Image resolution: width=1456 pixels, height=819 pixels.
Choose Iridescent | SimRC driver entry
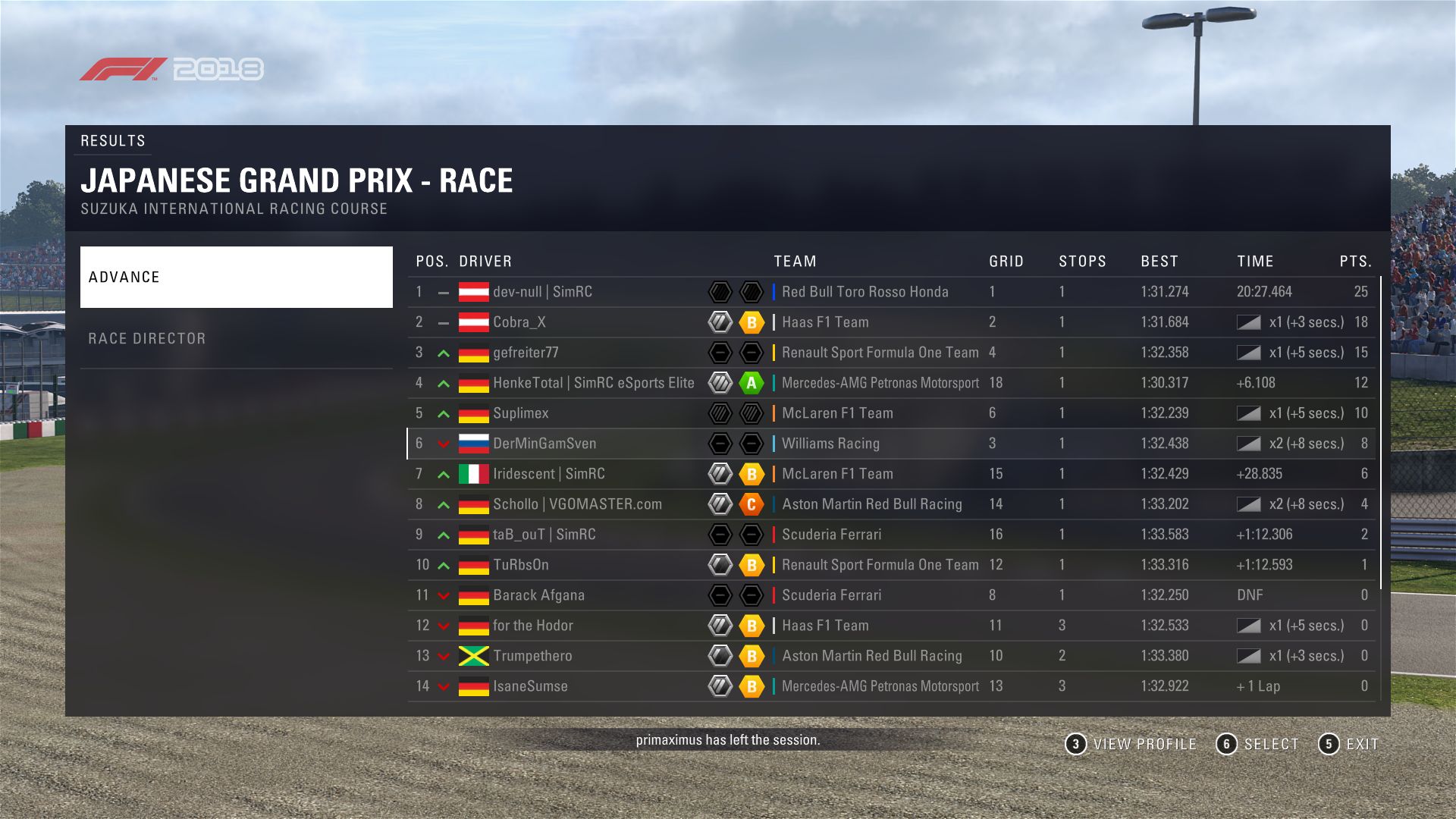[548, 474]
